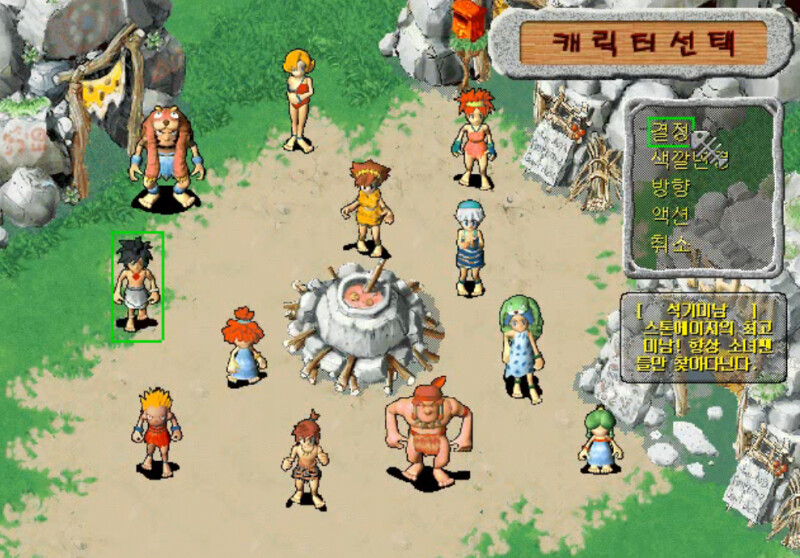Viewport: 800px width, 558px height.
Task: Pick the blonde girl in the red bikini
Action: tap(298, 98)
